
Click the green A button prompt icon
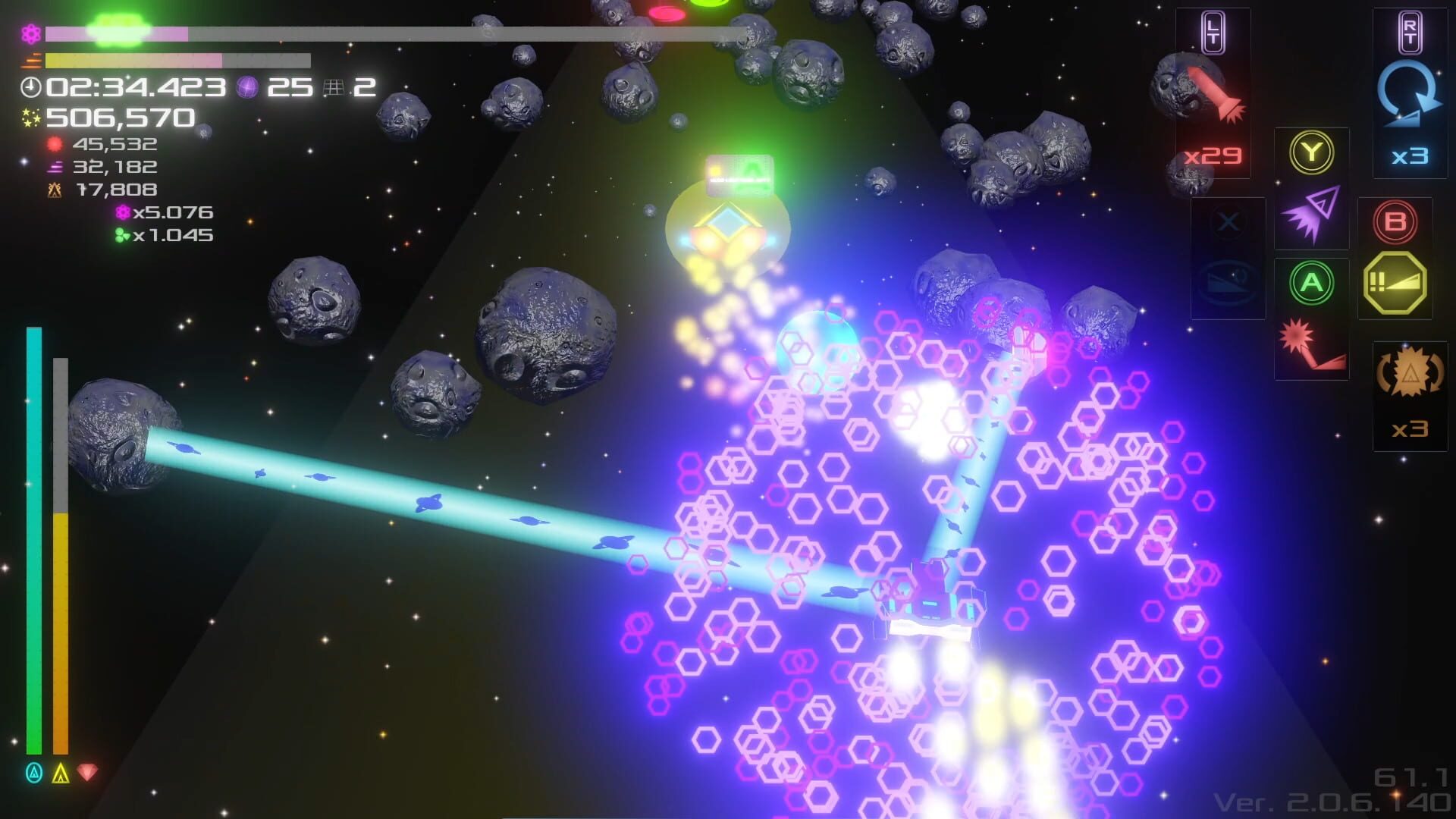[1311, 283]
